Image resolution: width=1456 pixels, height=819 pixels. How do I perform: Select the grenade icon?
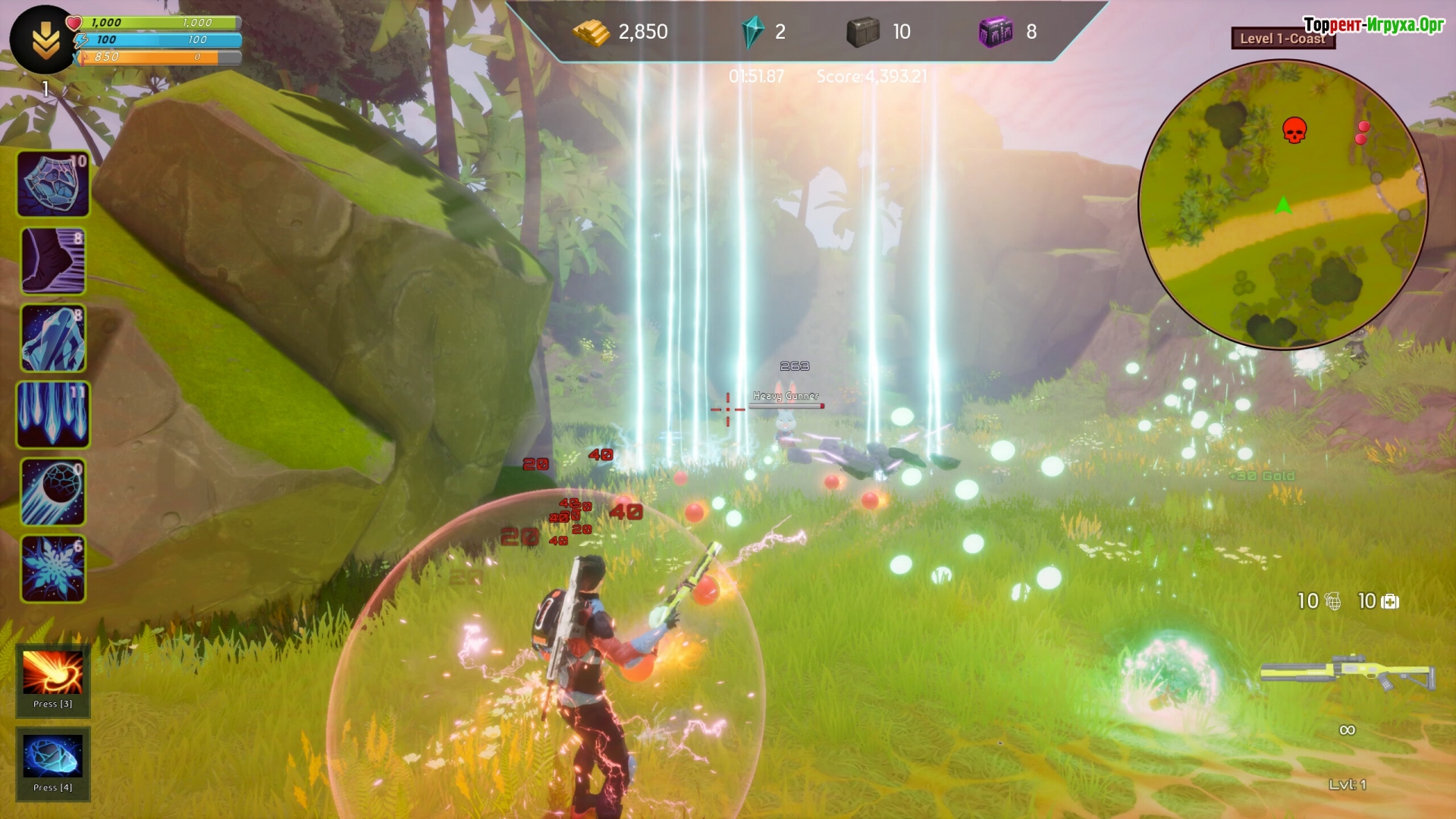(1333, 602)
